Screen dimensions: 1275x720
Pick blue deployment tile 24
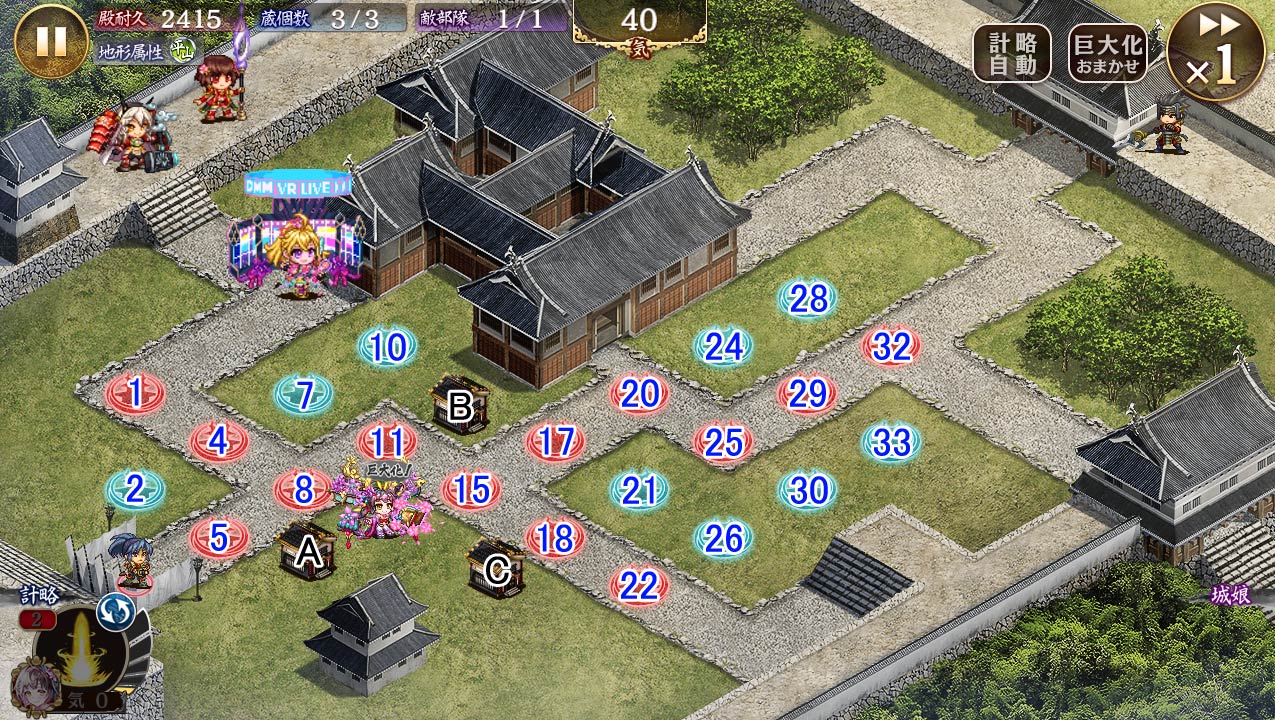tap(723, 347)
